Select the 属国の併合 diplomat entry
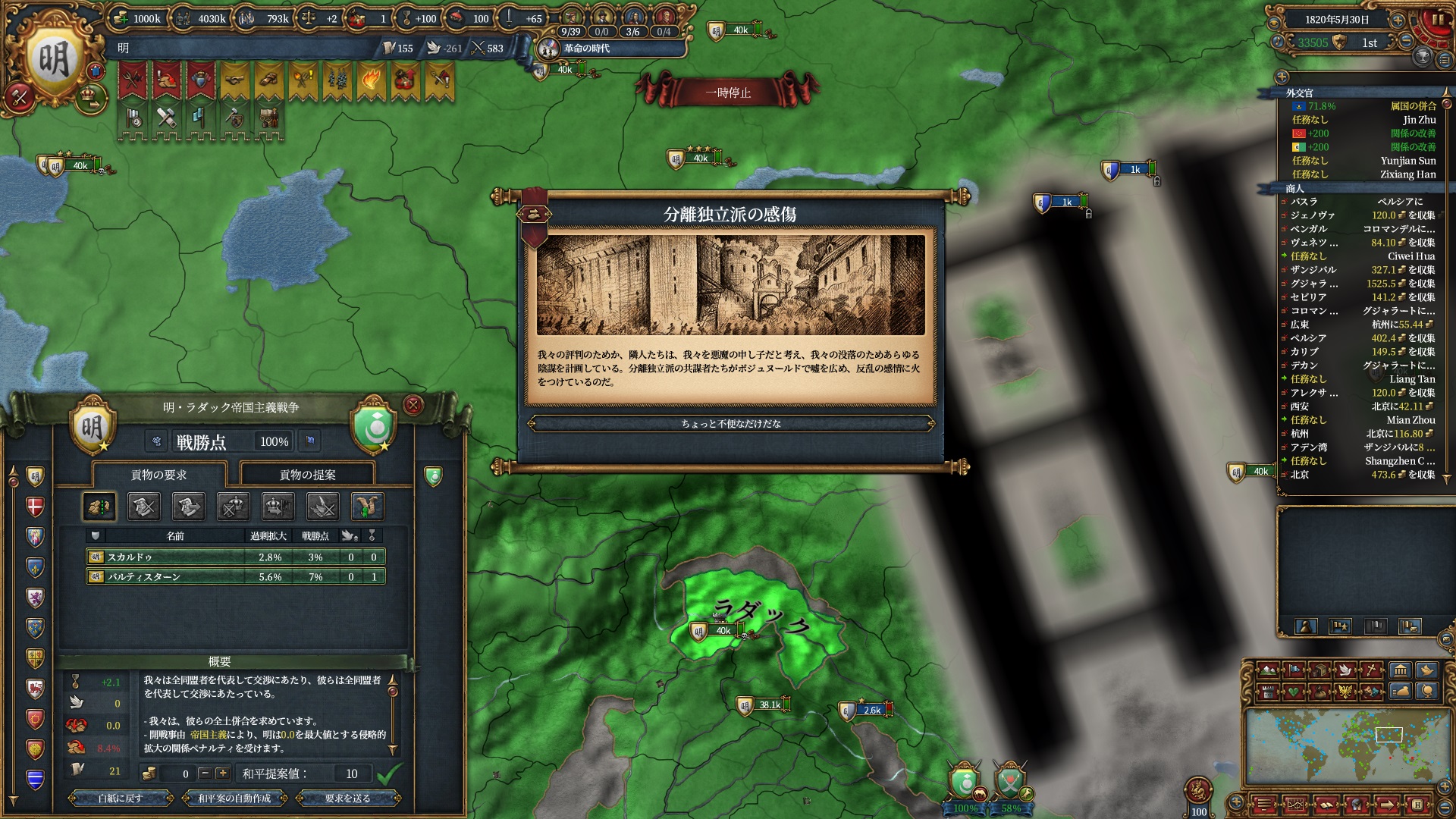 [1363, 106]
